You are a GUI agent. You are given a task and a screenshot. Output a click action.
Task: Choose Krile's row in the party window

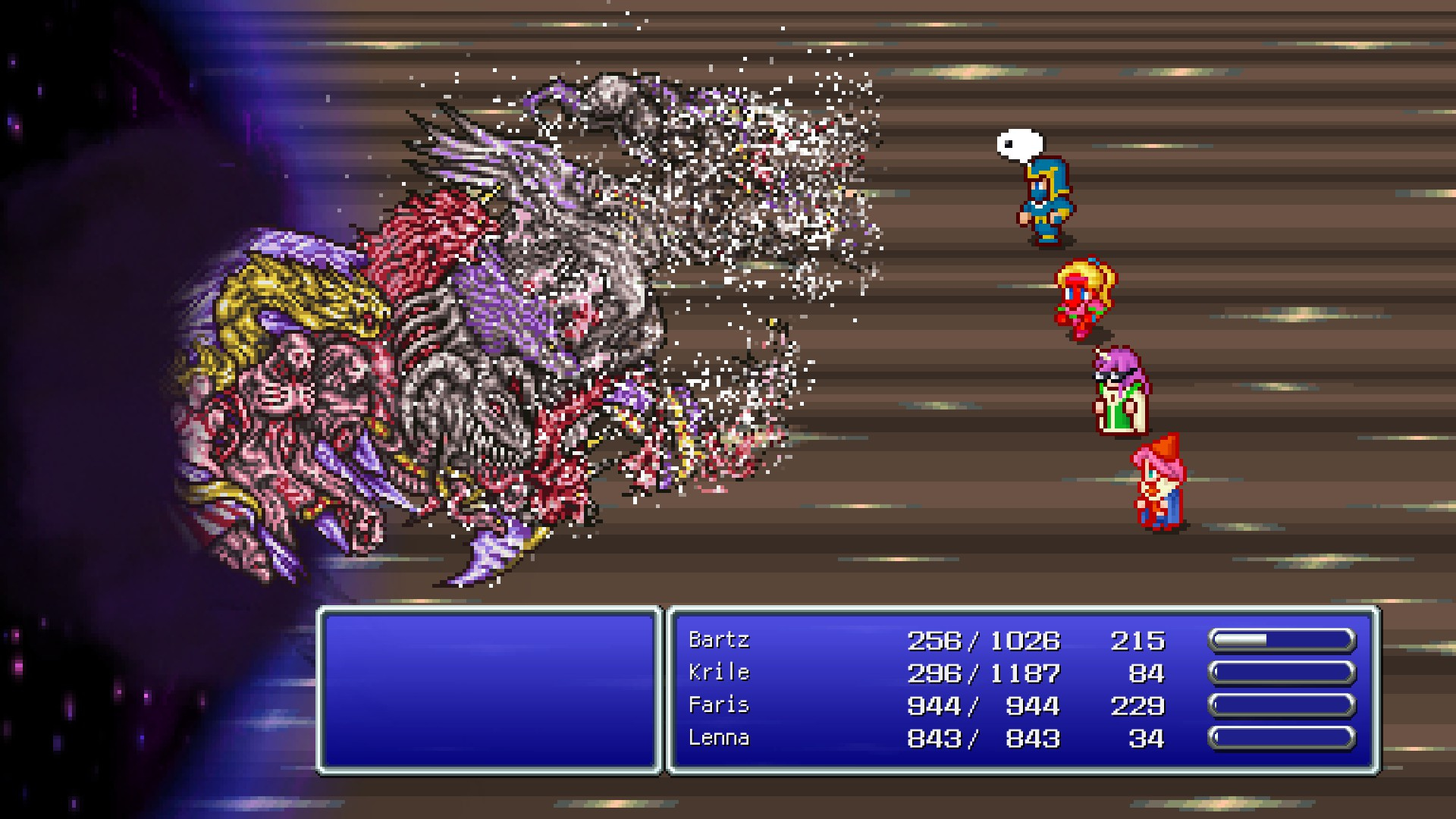[x=719, y=673]
